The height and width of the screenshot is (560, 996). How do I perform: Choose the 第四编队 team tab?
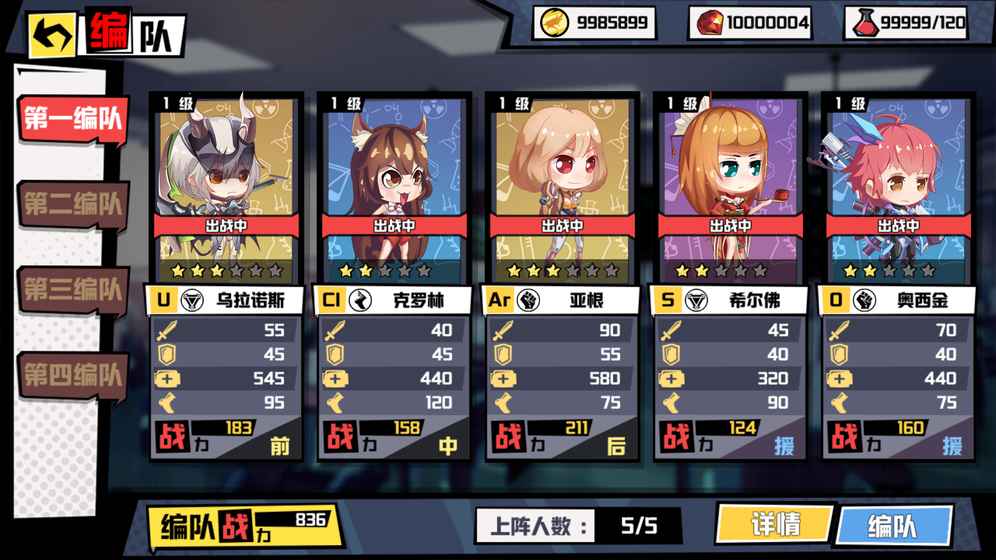[x=73, y=376]
